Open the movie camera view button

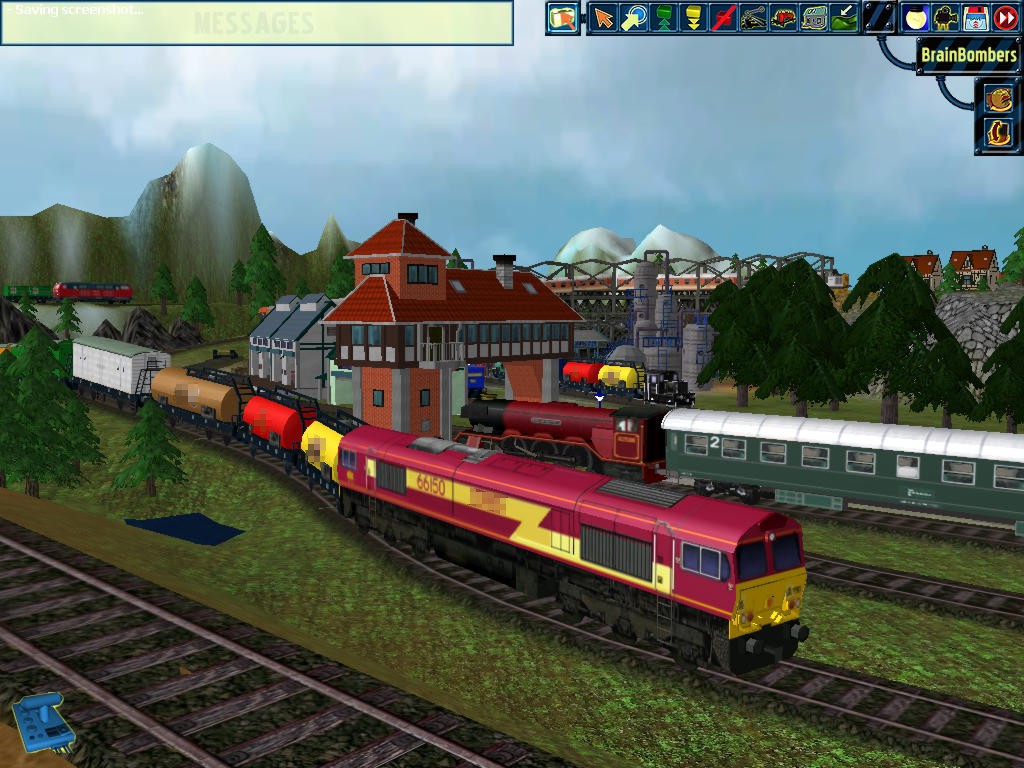point(945,18)
